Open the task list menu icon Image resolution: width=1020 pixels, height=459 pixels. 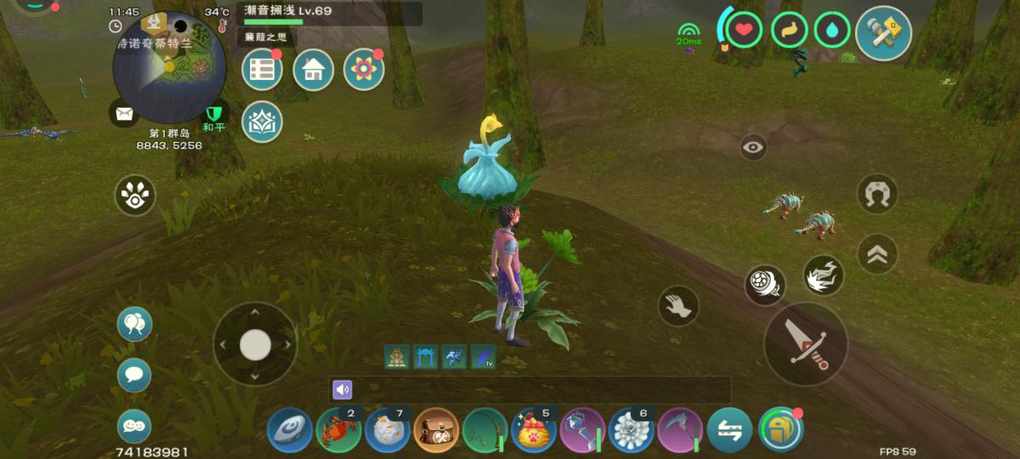[x=262, y=70]
